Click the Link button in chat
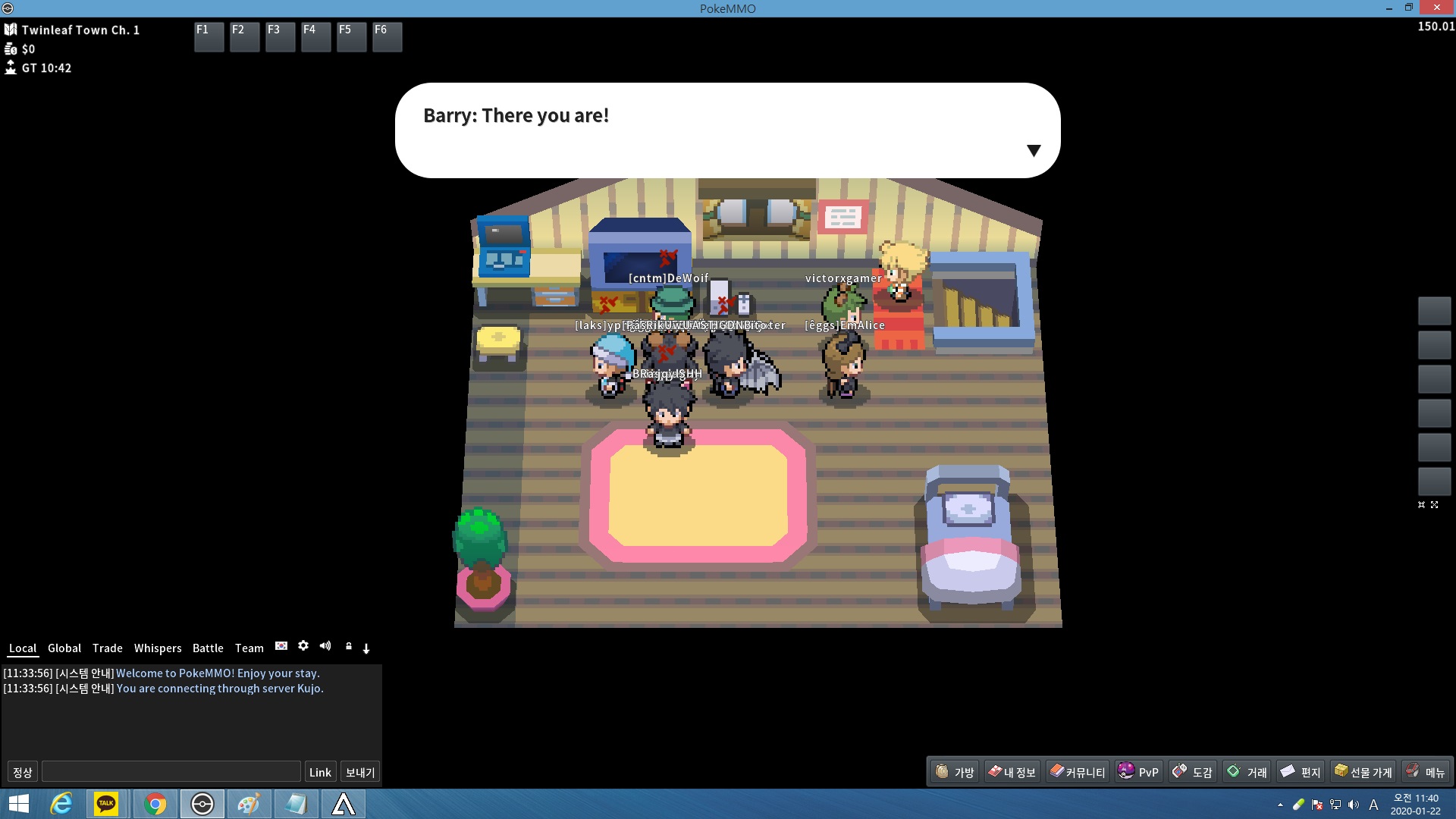Viewport: 1456px width, 819px height. (x=320, y=772)
